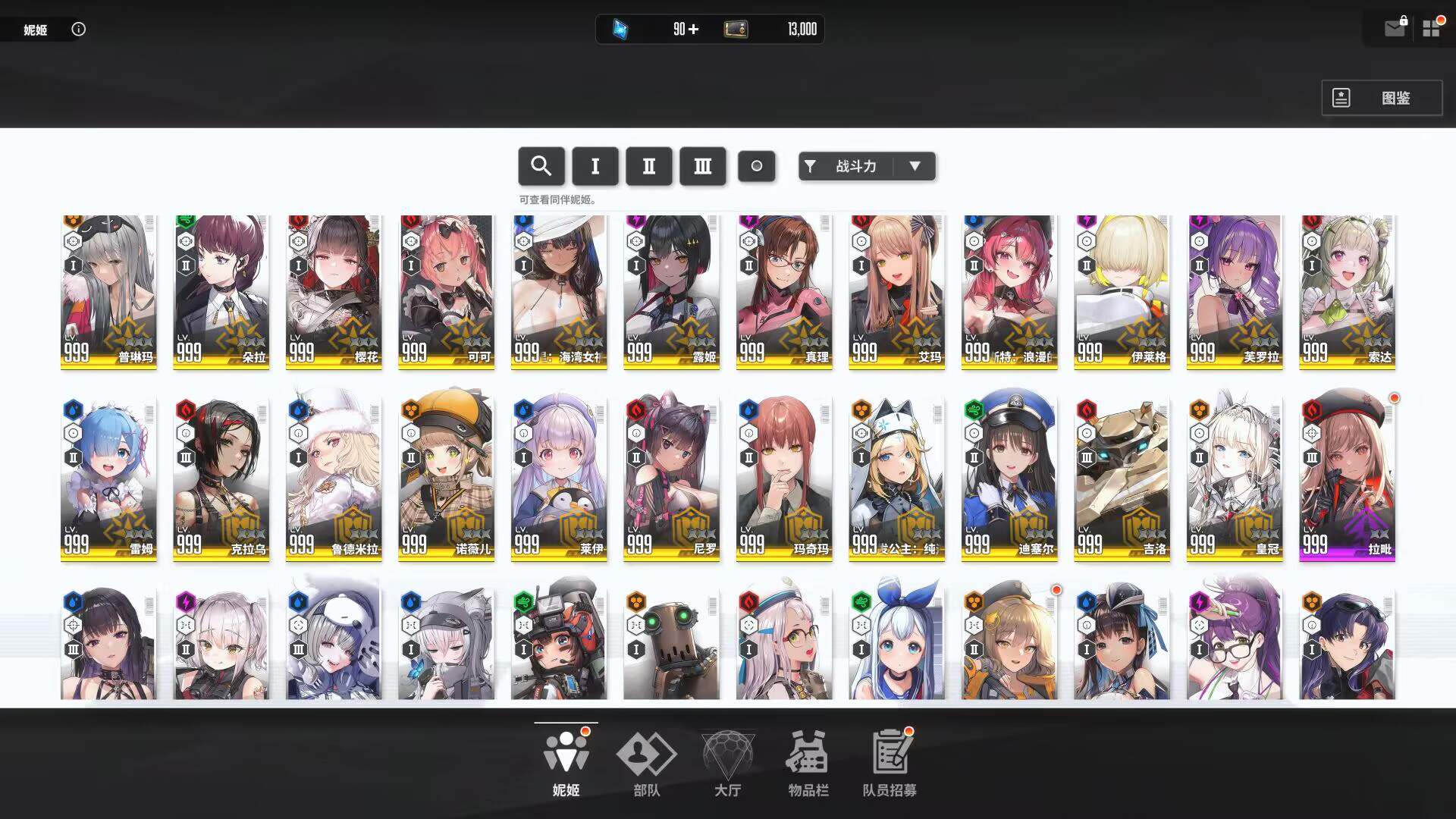
Task: Enable the circle marker filter button
Action: point(757,166)
